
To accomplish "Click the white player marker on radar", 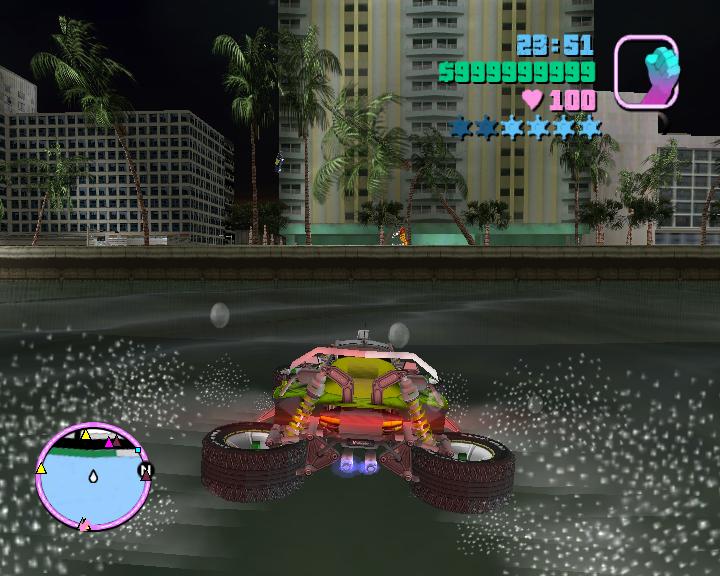I will point(92,477).
